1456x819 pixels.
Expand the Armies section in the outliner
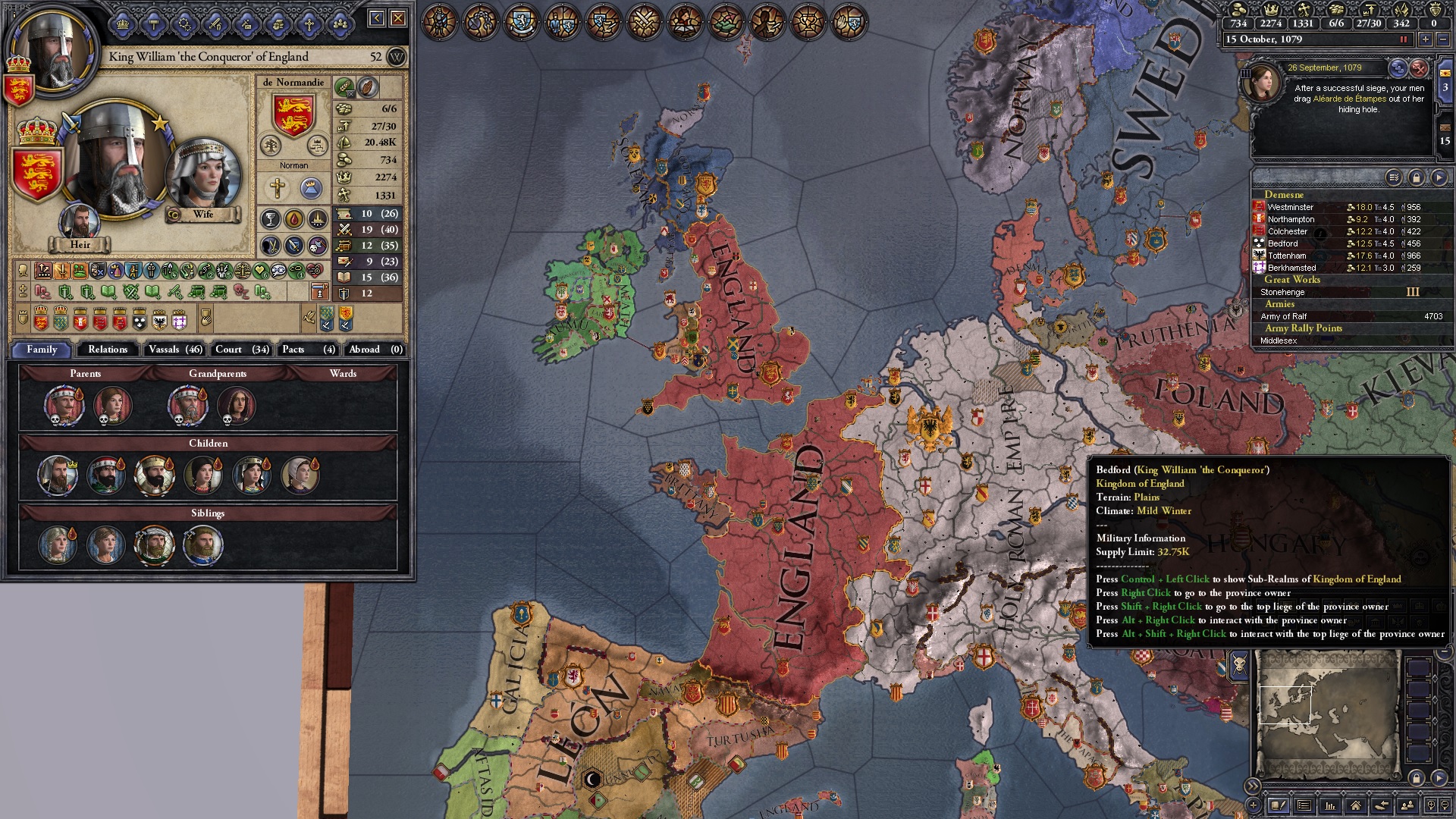[1280, 304]
